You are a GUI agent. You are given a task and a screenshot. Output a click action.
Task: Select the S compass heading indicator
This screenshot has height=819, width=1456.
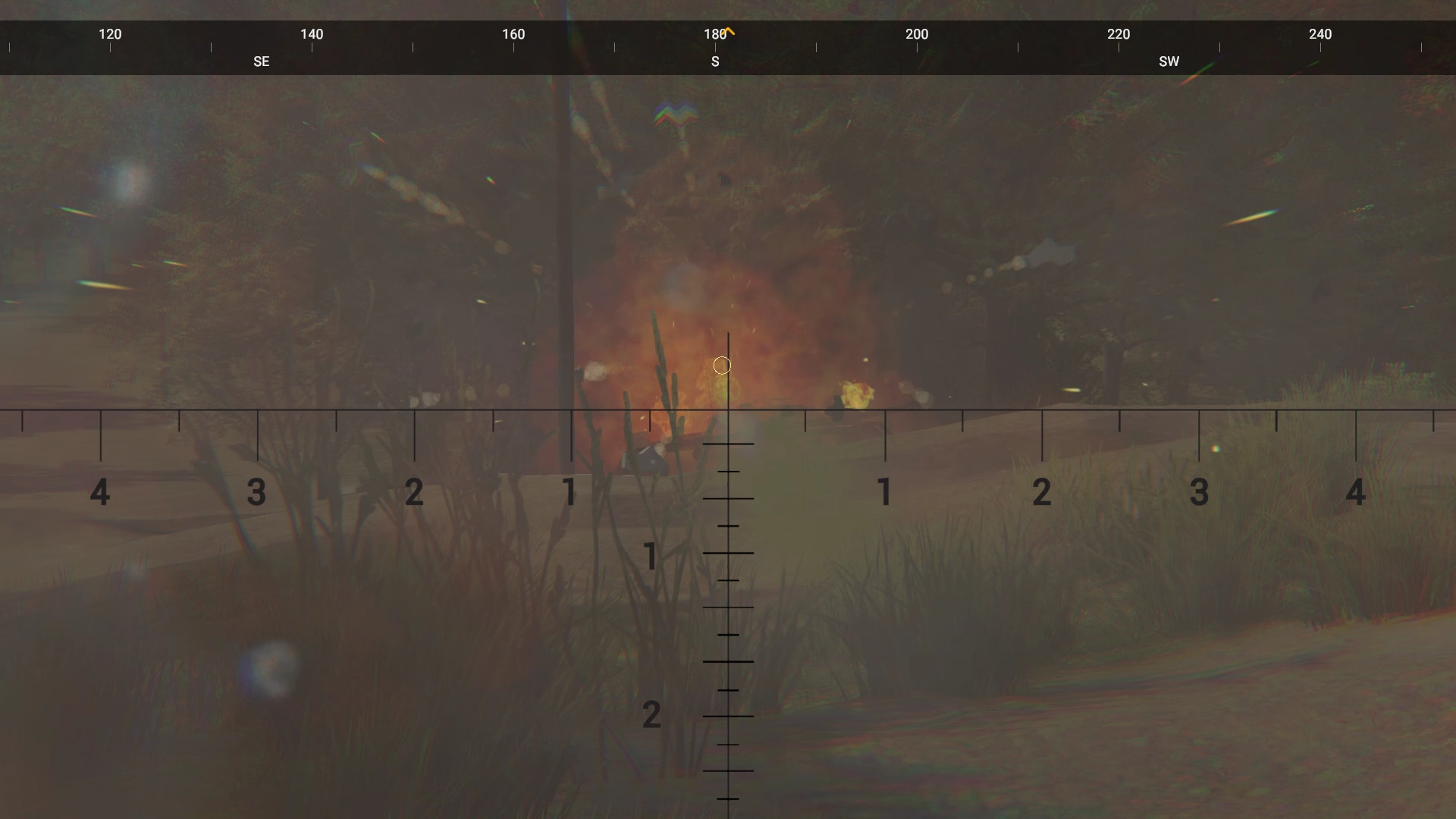pos(715,61)
